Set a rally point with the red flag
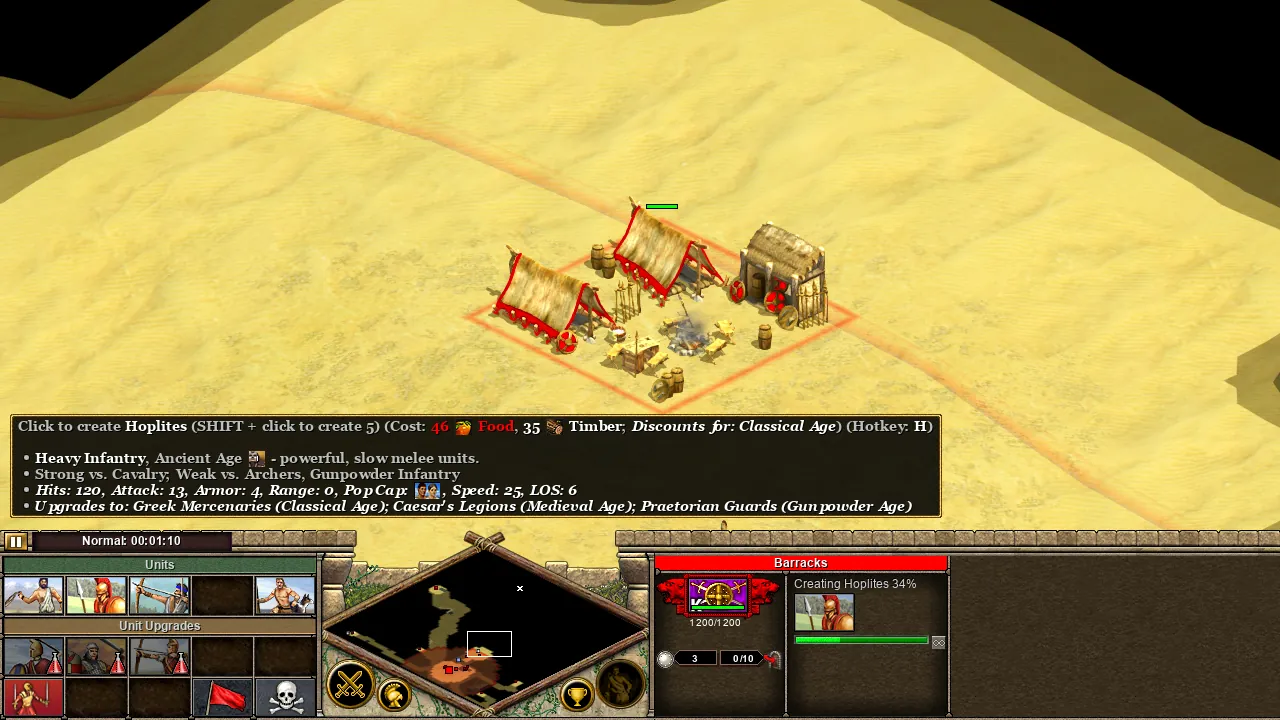The height and width of the screenshot is (720, 1280). [222, 697]
